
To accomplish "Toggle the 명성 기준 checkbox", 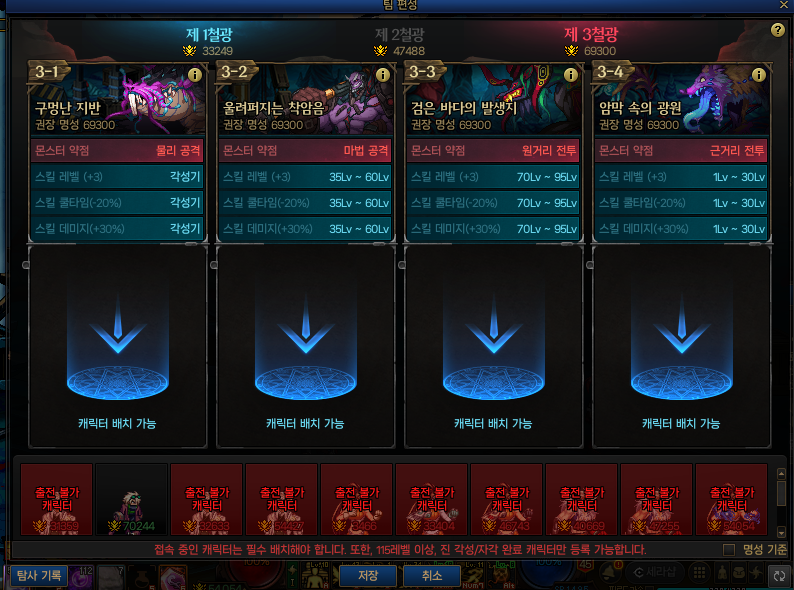I will tap(729, 550).
